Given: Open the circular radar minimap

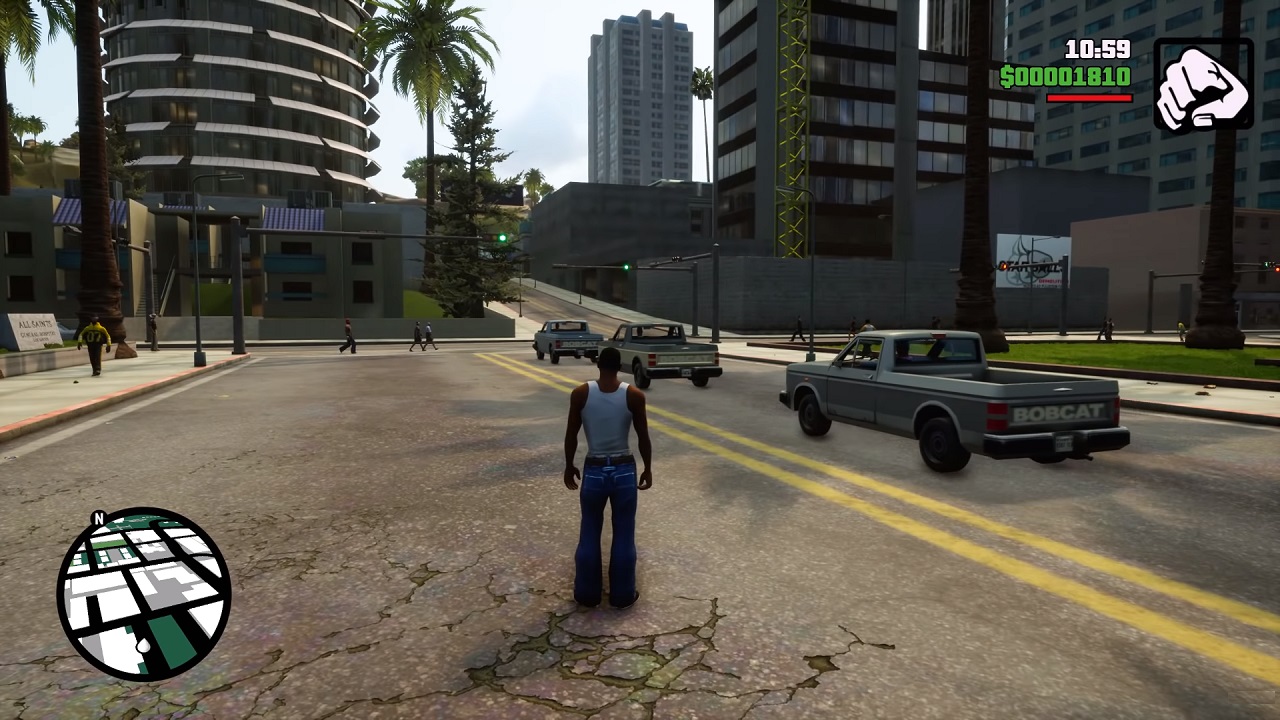Looking at the screenshot, I should pos(144,594).
